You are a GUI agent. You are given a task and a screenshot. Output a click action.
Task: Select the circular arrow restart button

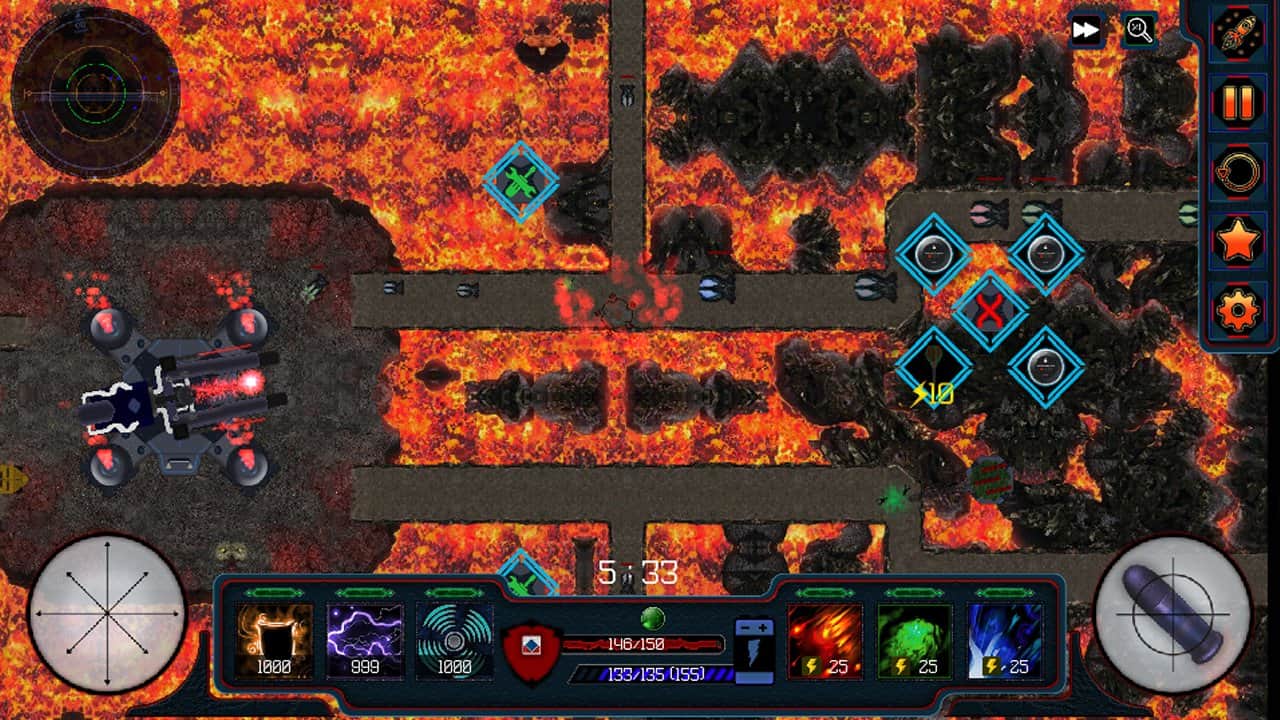(1237, 172)
